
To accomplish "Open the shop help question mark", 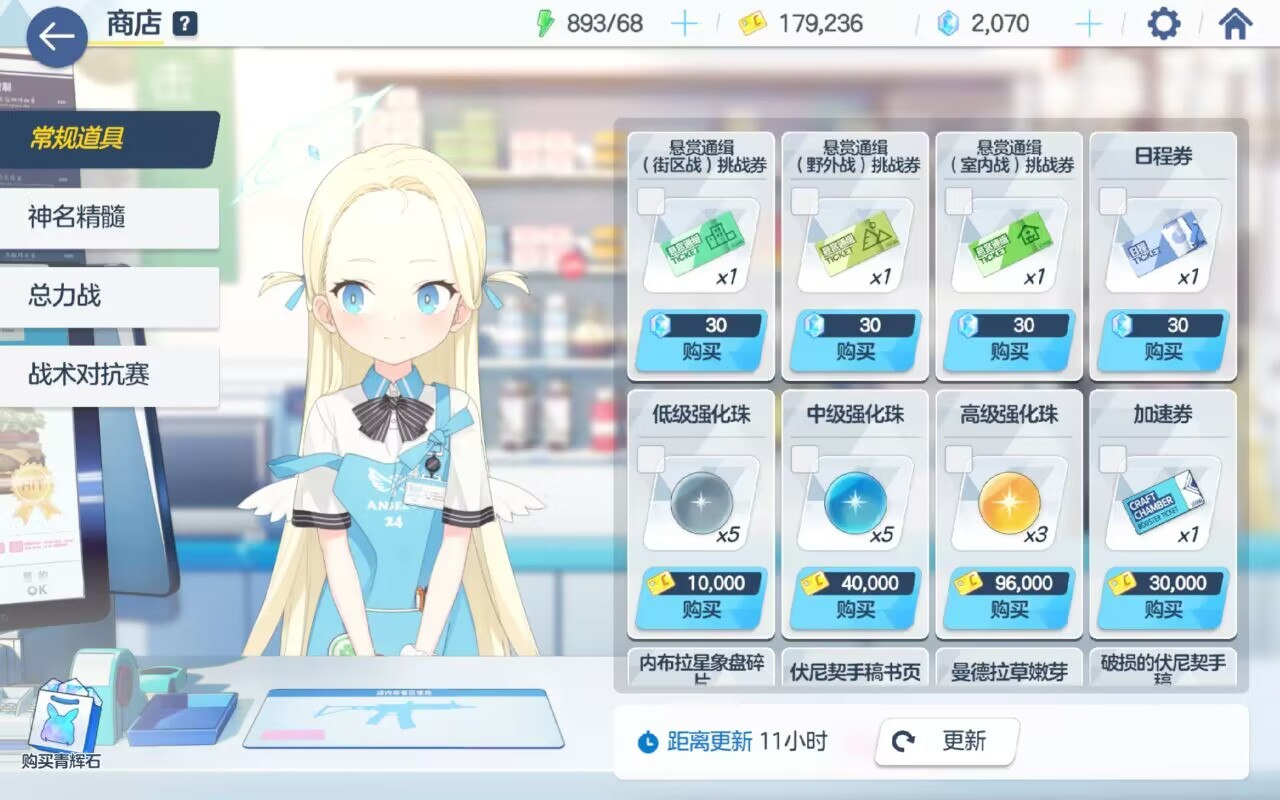I will [184, 24].
